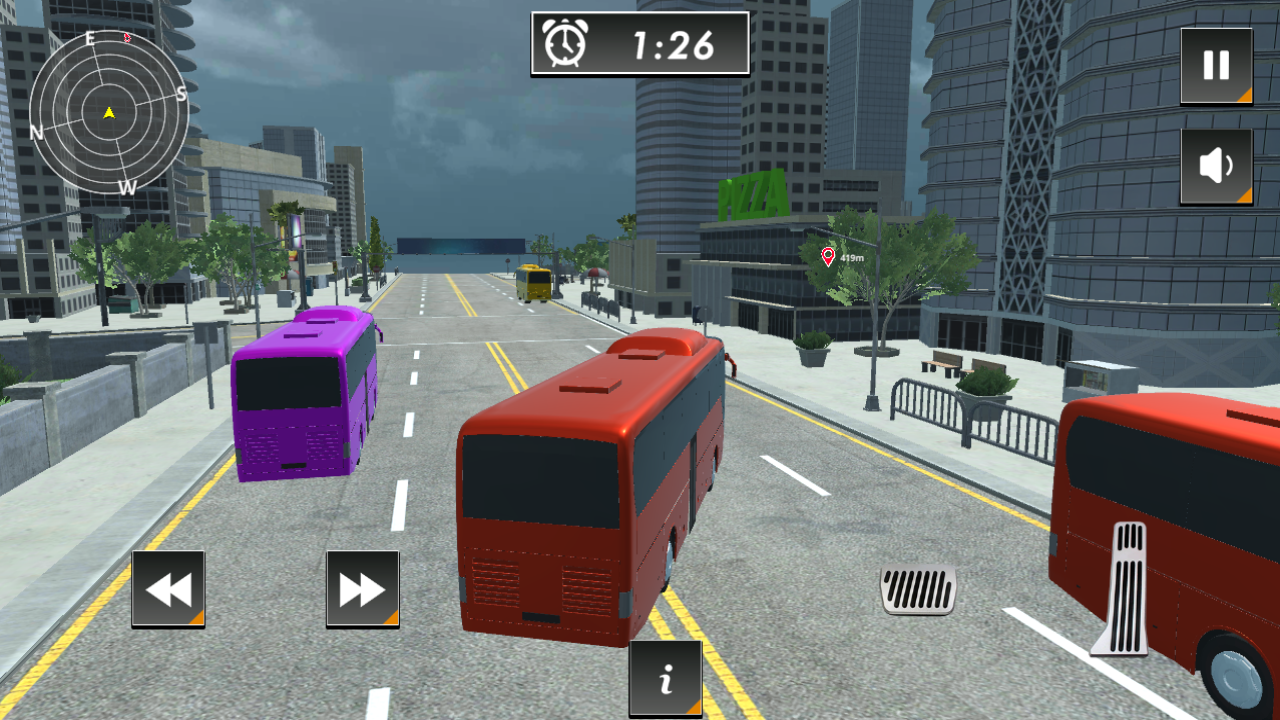Select the reverse gear control
This screenshot has width=1280, height=720.
(167, 589)
